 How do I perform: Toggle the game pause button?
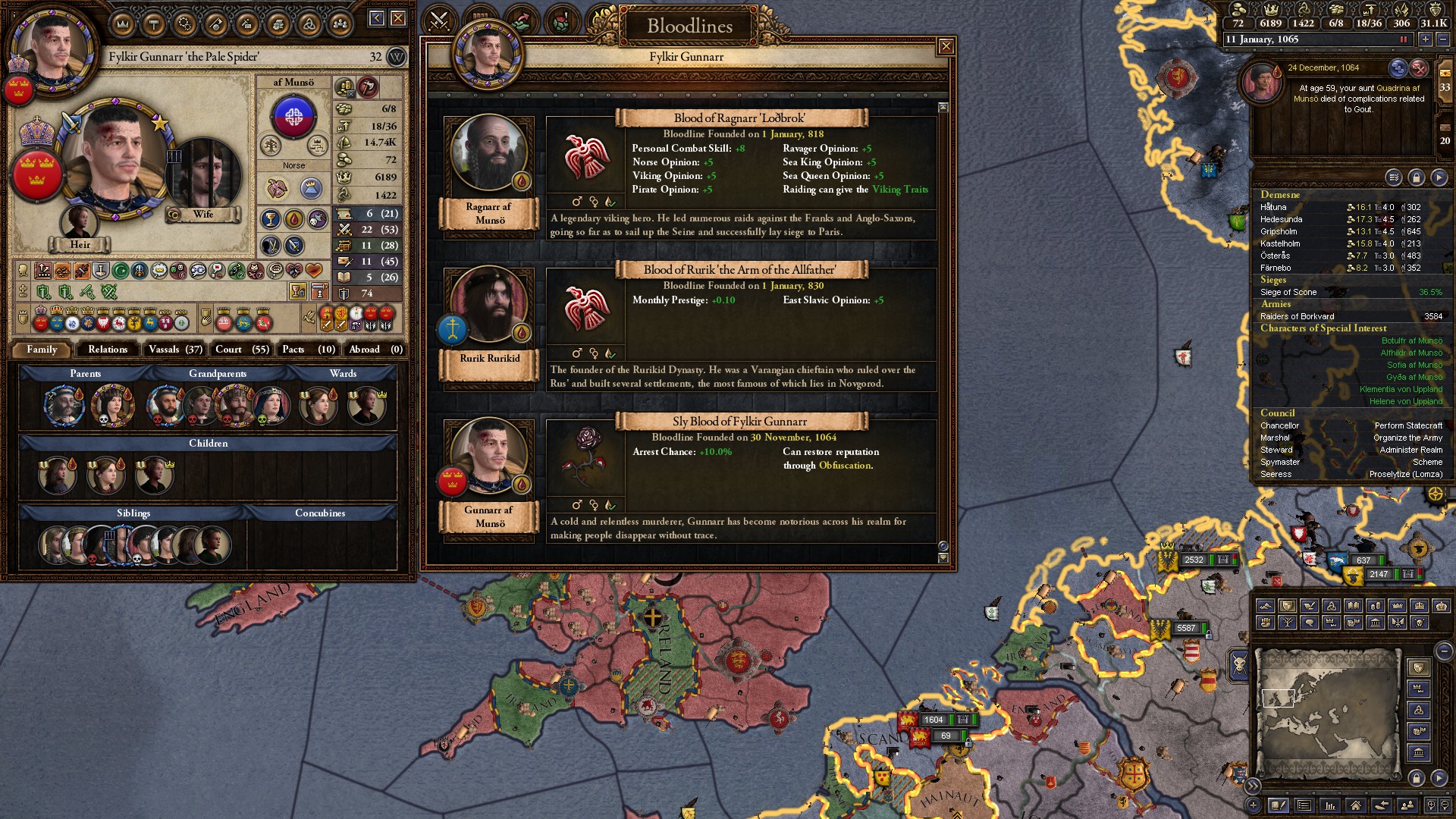click(x=1403, y=39)
